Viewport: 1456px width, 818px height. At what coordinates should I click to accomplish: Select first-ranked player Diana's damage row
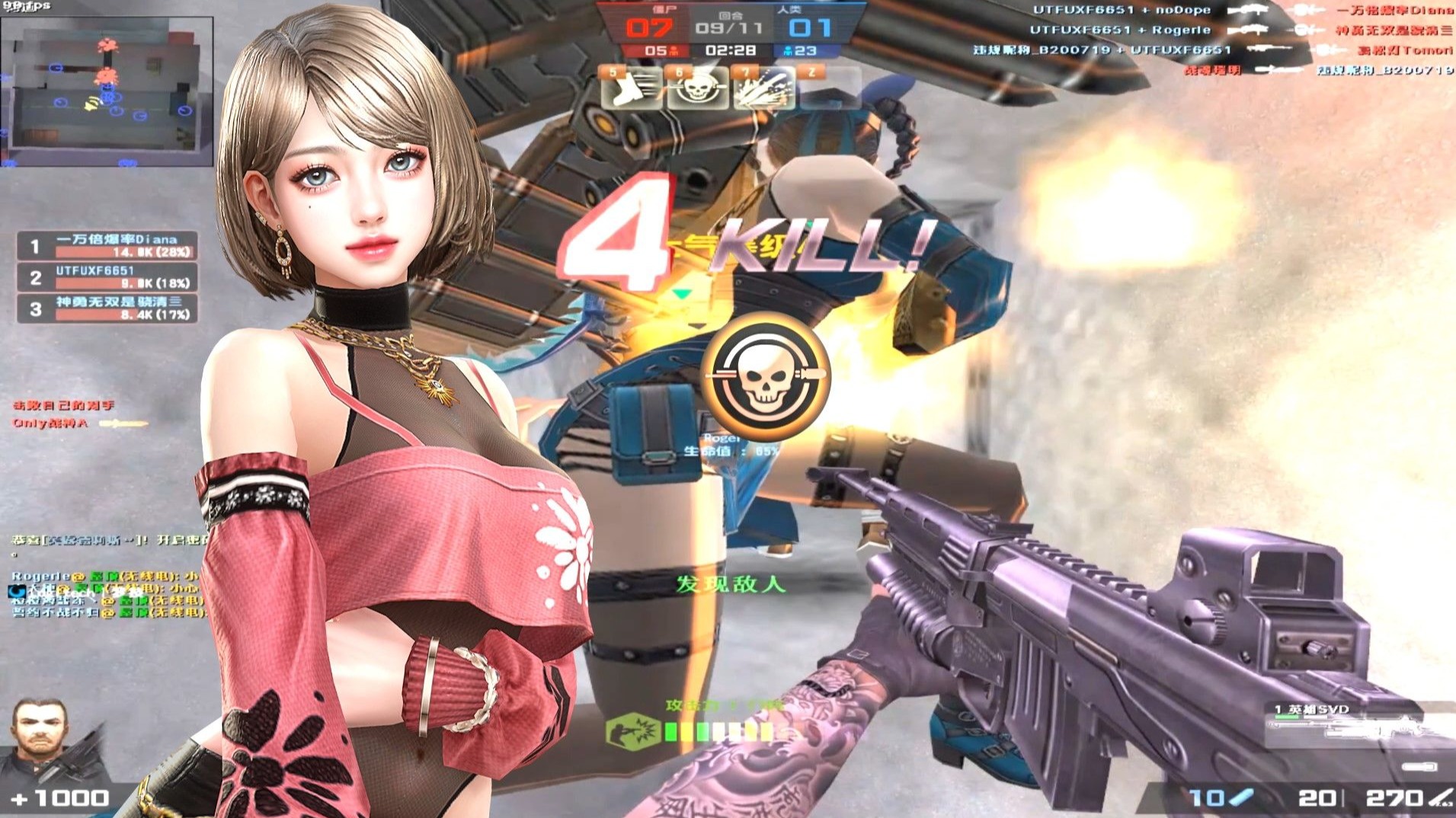(x=107, y=245)
